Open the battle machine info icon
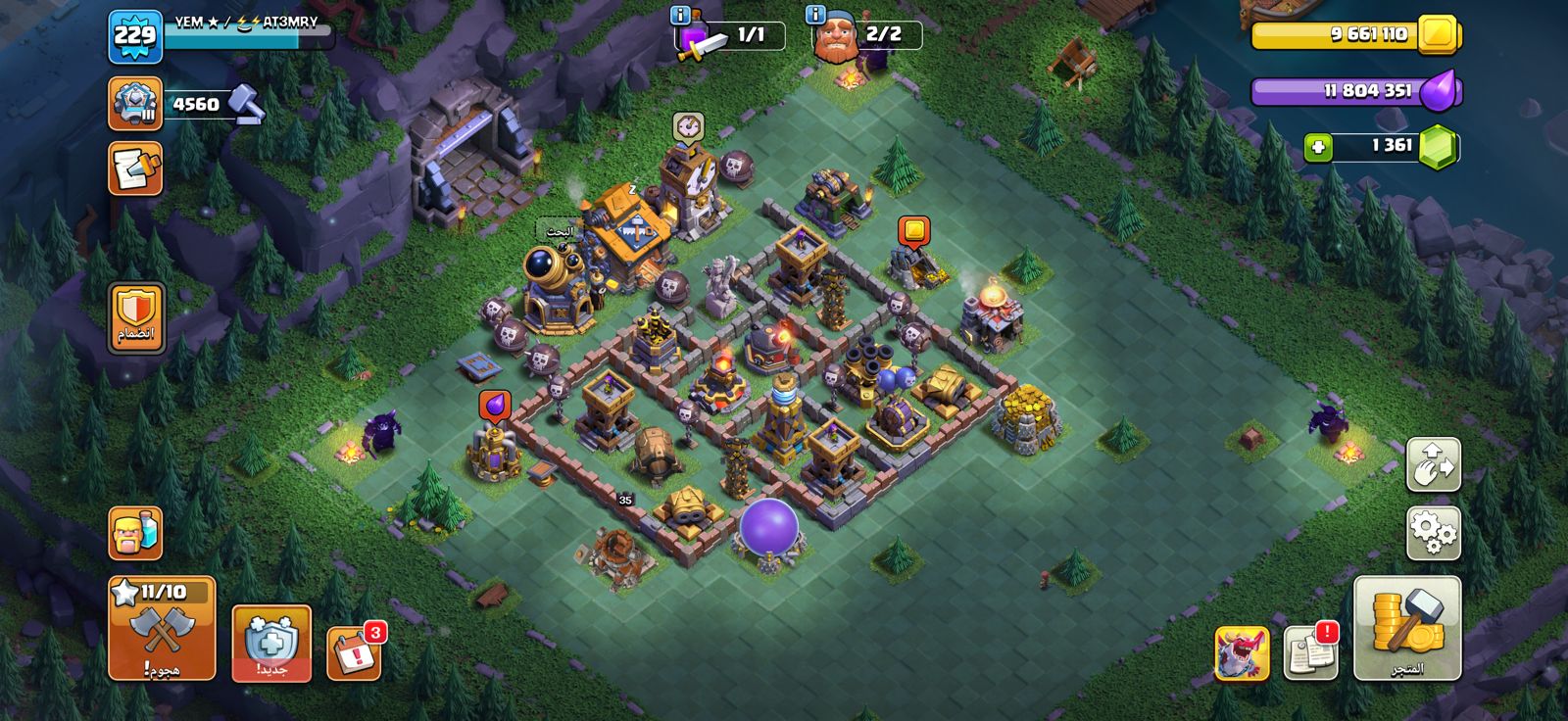 tap(680, 15)
